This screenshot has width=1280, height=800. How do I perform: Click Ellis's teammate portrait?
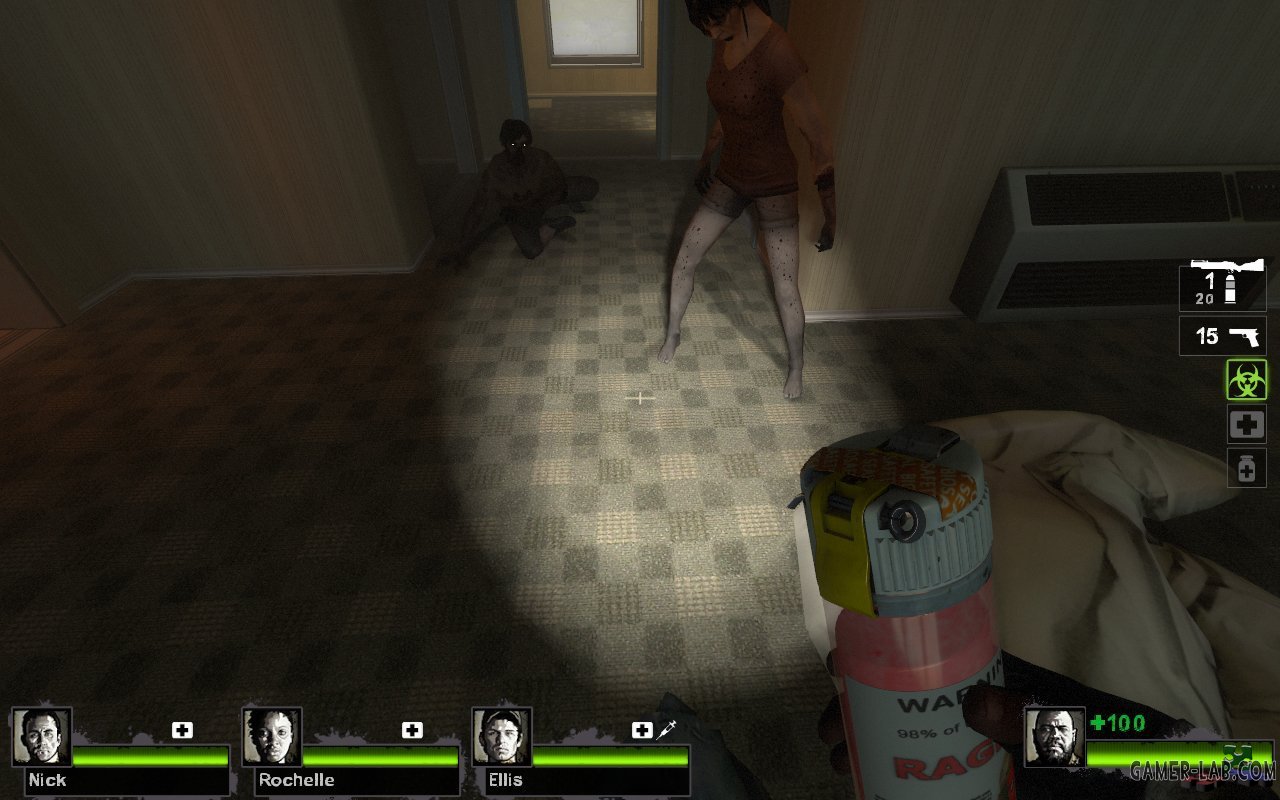(502, 737)
